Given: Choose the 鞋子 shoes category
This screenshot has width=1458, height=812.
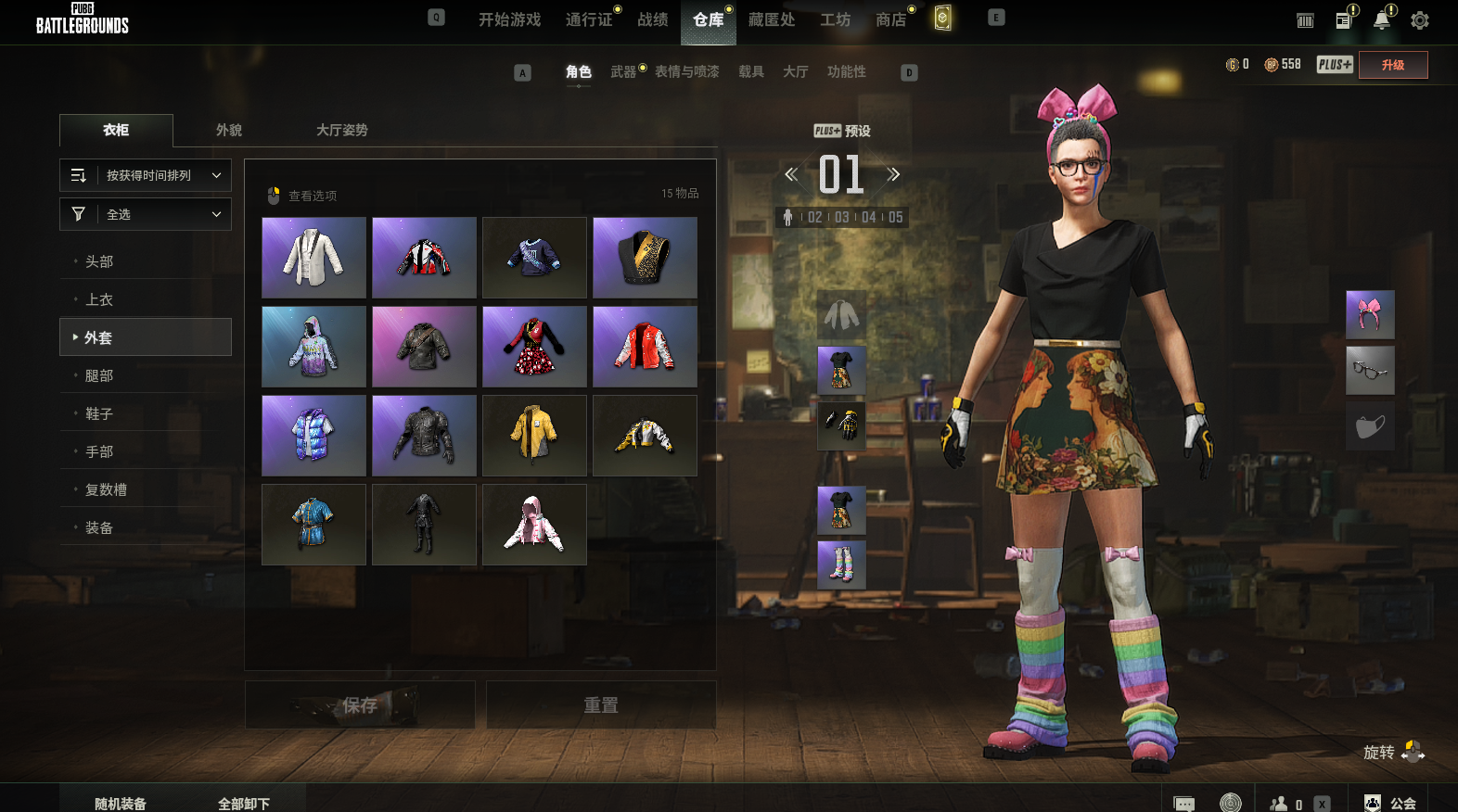Looking at the screenshot, I should [99, 413].
